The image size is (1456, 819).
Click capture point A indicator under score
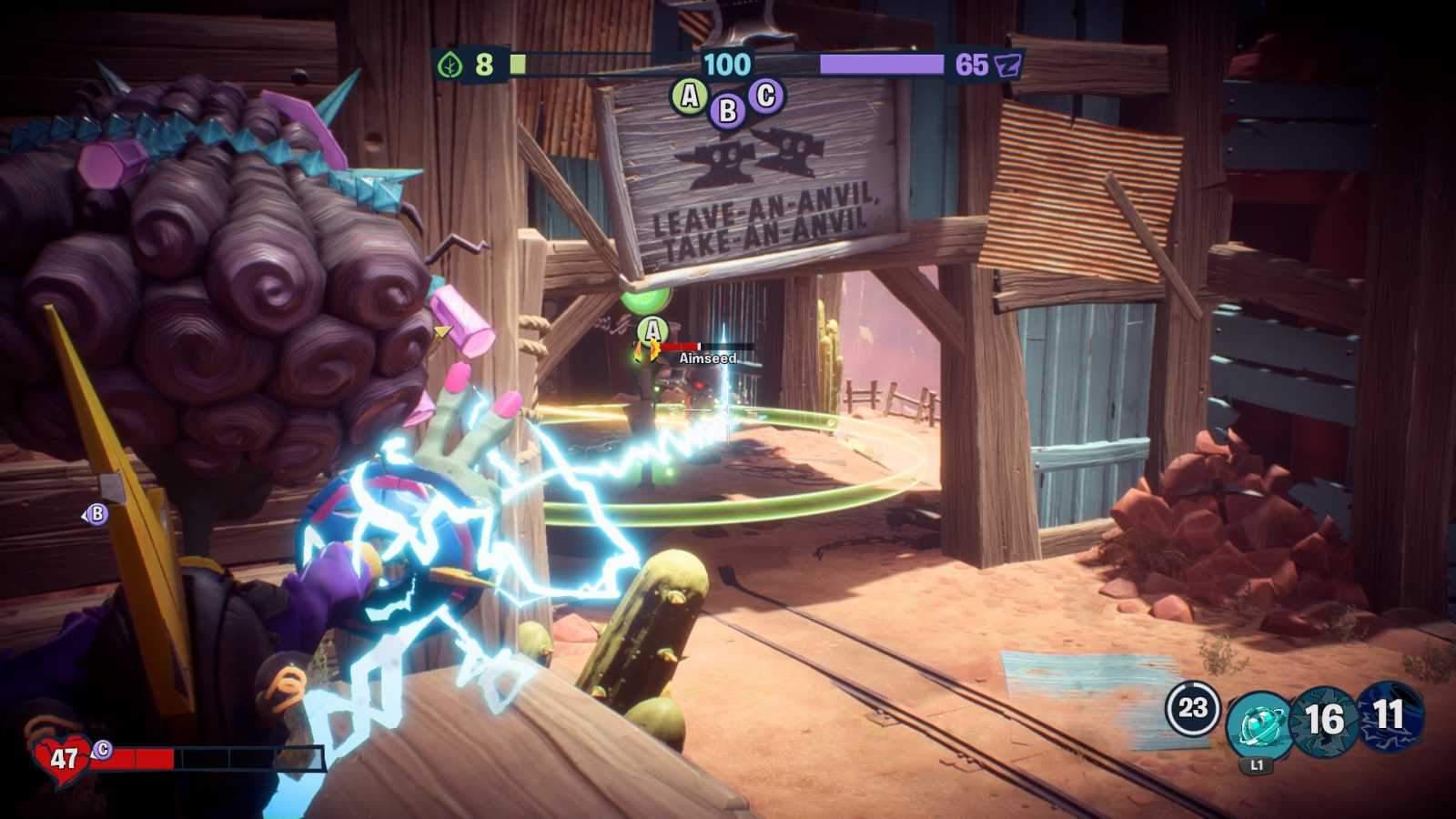(x=690, y=96)
